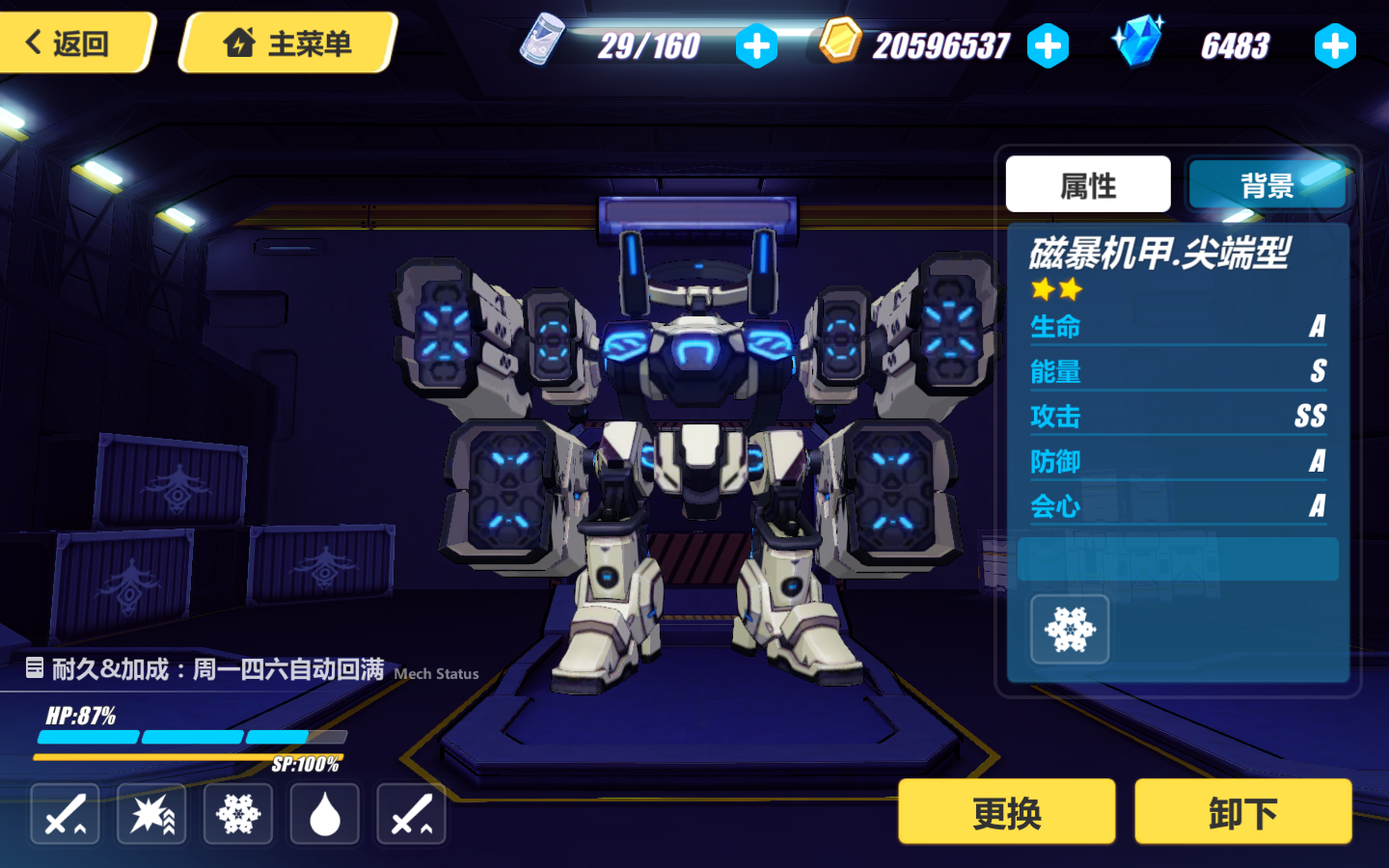Click the note icon beside the durability status text
Viewport: 1389px width, 868px height.
pyautogui.click(x=36, y=667)
